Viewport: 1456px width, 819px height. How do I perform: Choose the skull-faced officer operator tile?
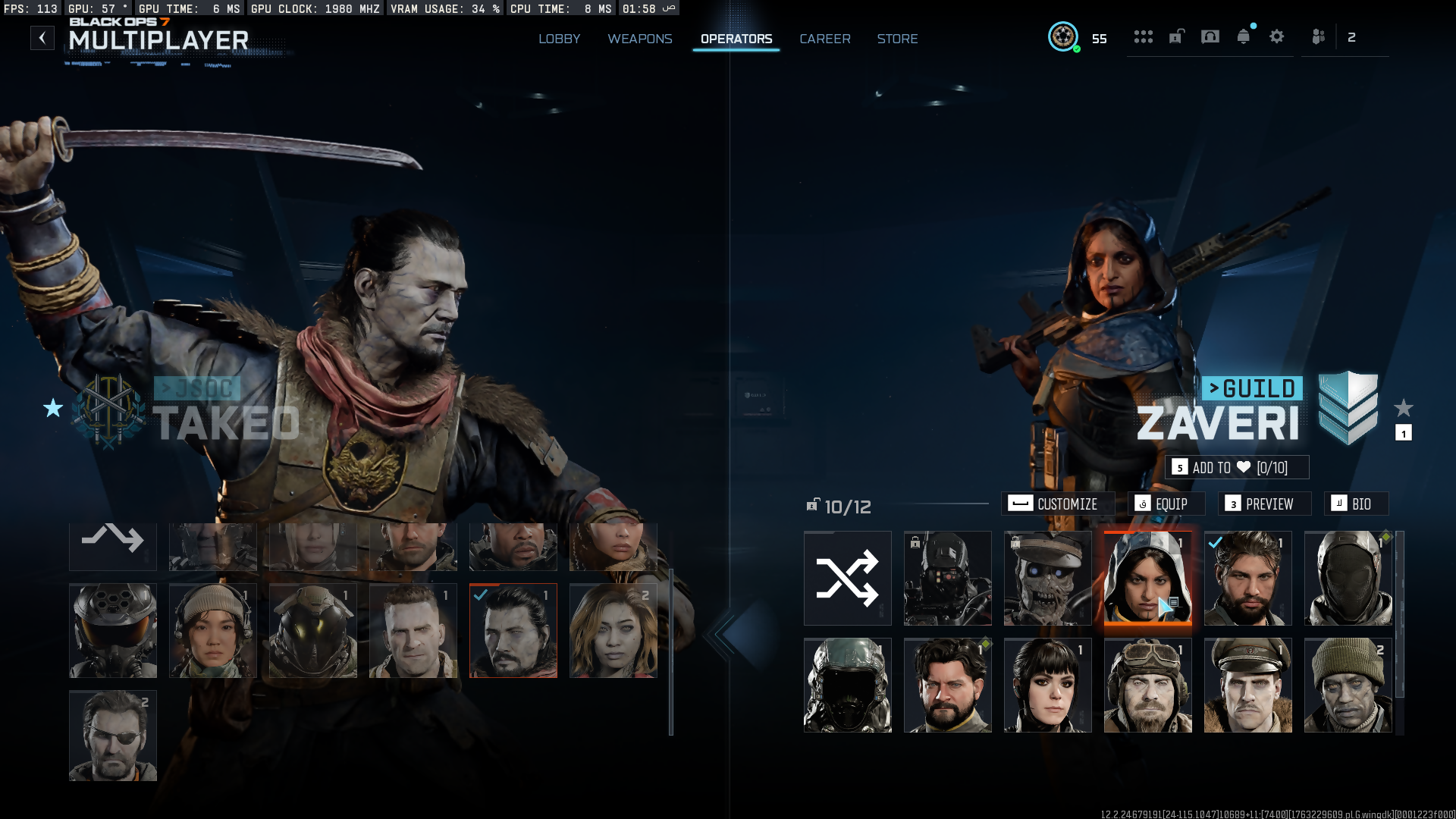[x=1047, y=578]
